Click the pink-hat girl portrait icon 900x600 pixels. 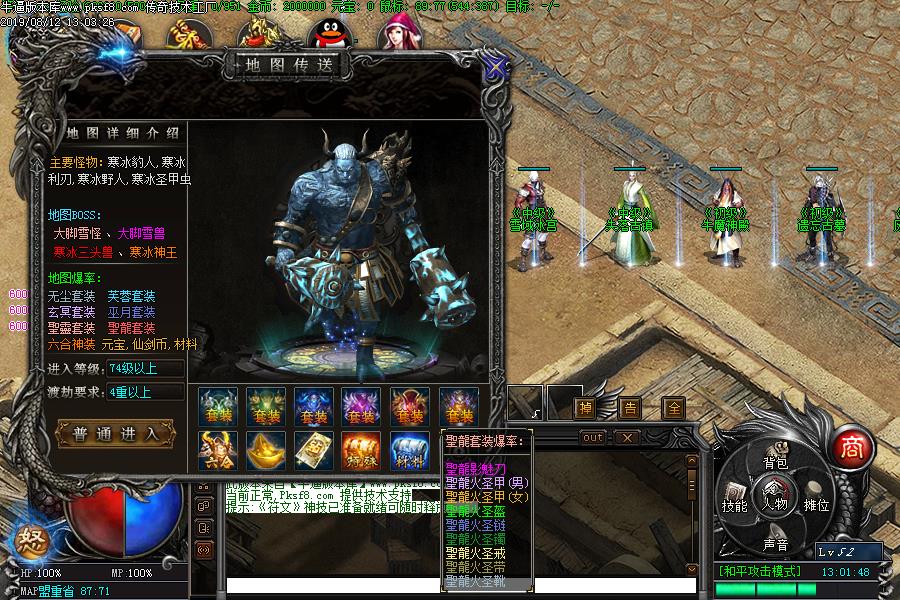[x=396, y=32]
